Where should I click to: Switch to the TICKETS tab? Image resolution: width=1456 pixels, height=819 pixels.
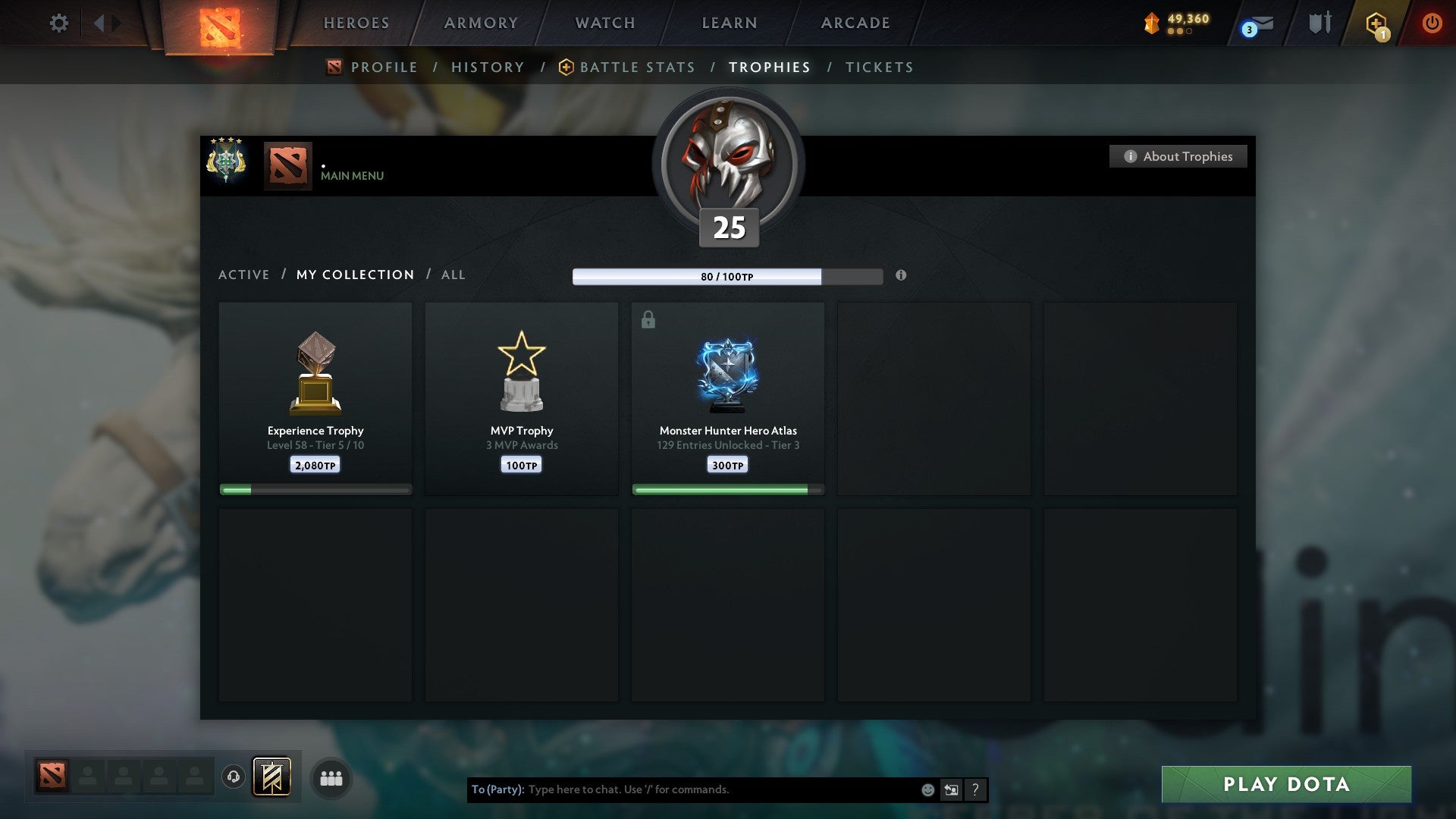tap(878, 67)
